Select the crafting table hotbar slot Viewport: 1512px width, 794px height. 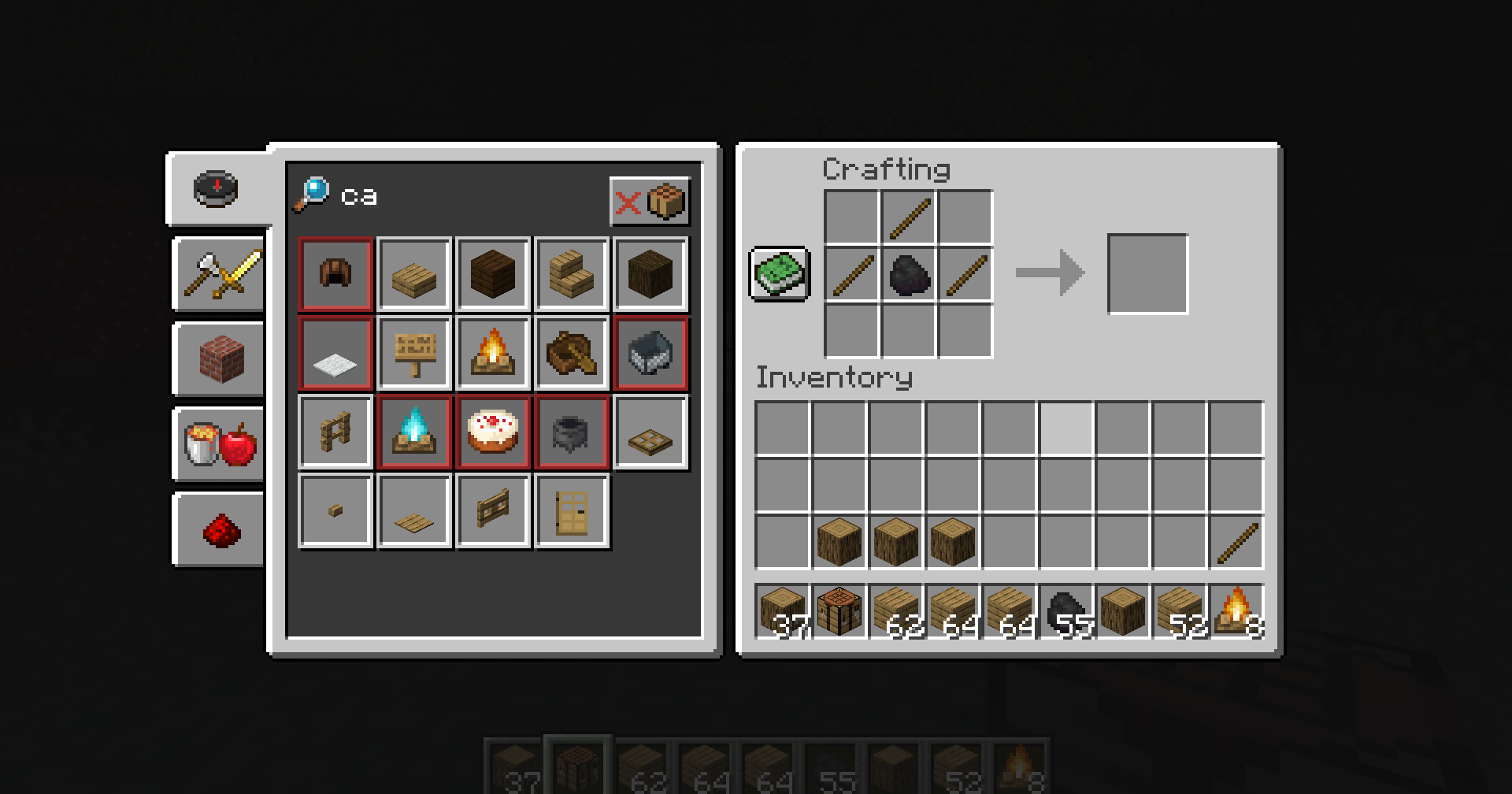[839, 610]
